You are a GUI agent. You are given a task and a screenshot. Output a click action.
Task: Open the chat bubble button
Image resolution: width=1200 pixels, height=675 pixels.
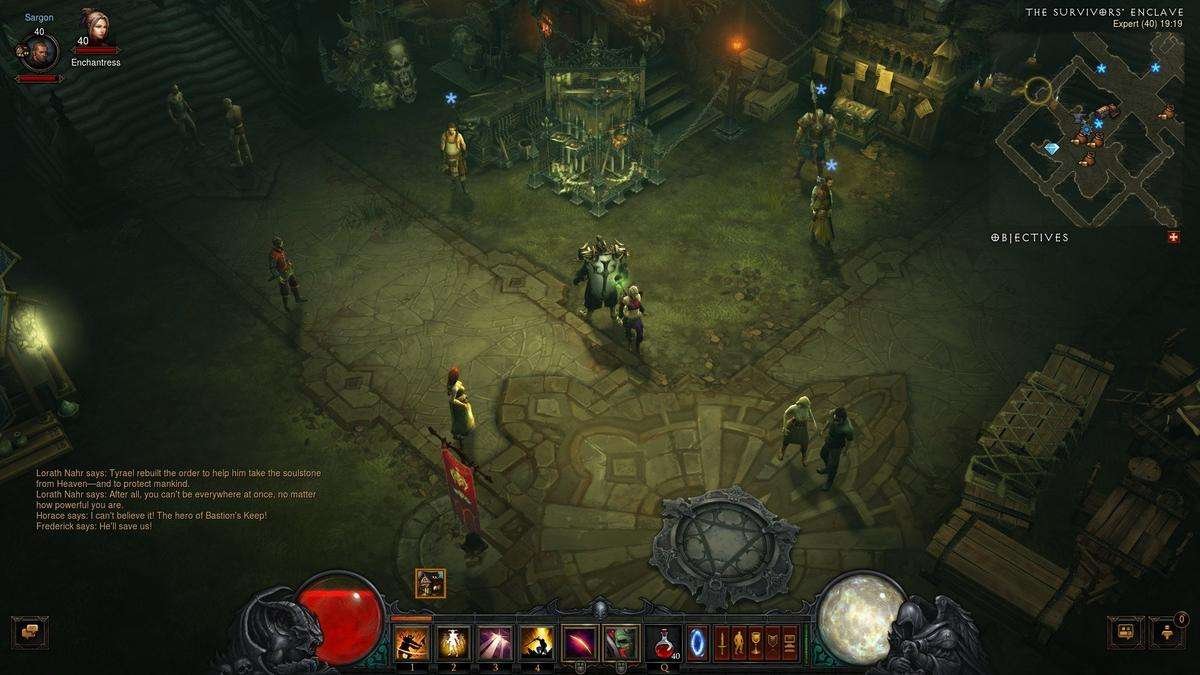pos(29,632)
